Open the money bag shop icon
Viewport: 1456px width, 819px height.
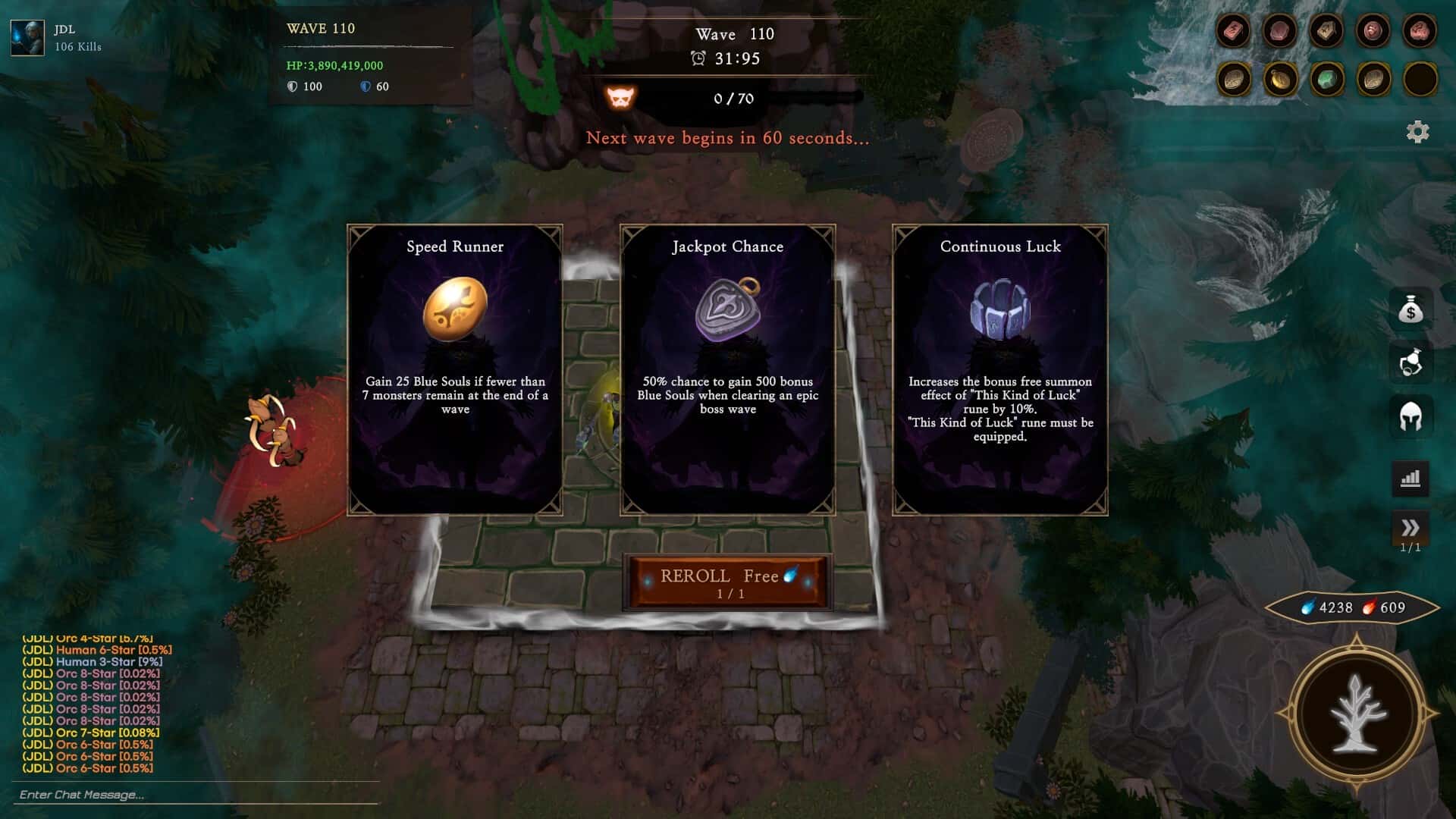tap(1410, 310)
